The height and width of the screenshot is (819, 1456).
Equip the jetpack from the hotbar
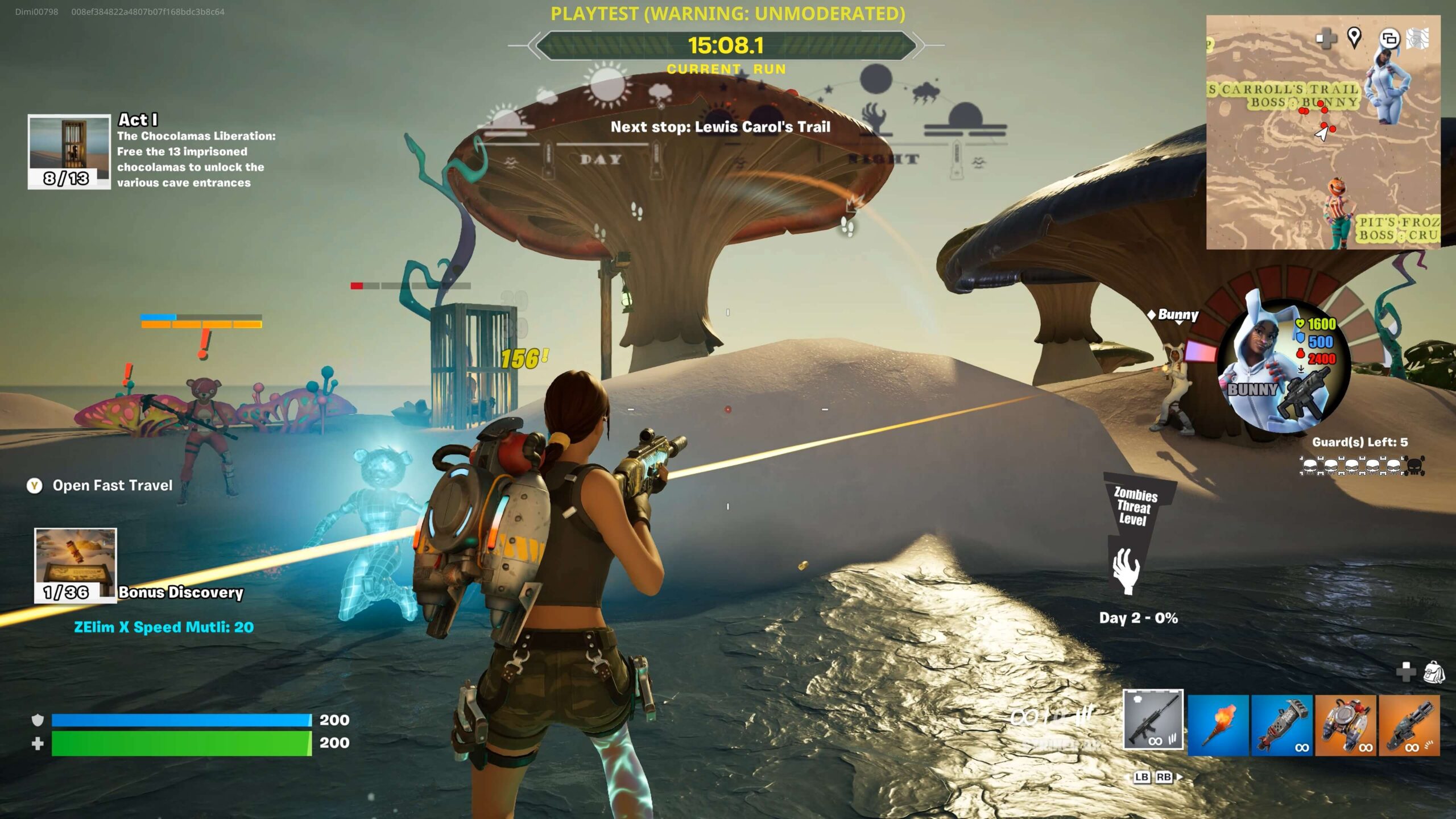(x=1346, y=725)
